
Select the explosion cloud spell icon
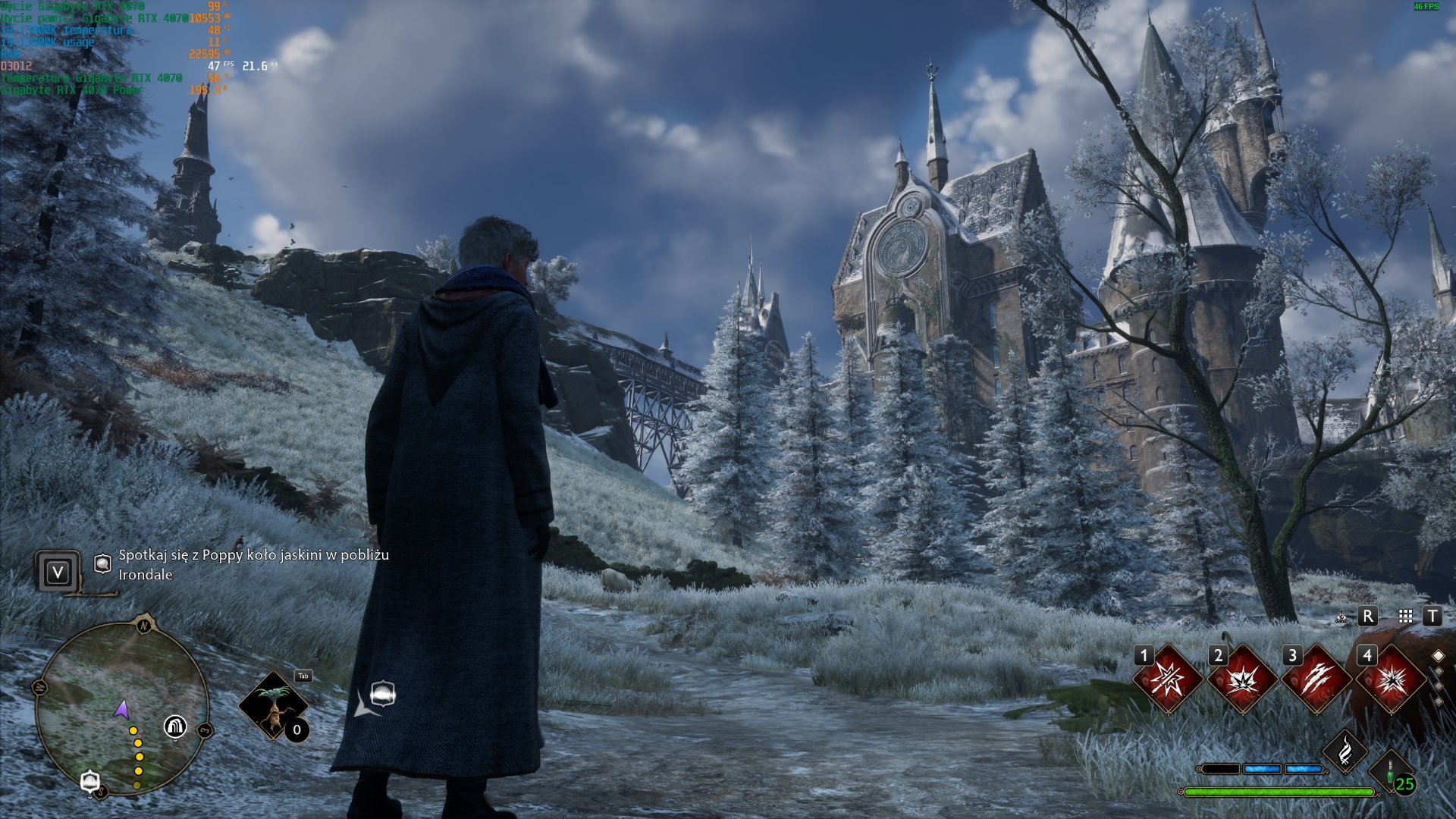click(x=1242, y=679)
